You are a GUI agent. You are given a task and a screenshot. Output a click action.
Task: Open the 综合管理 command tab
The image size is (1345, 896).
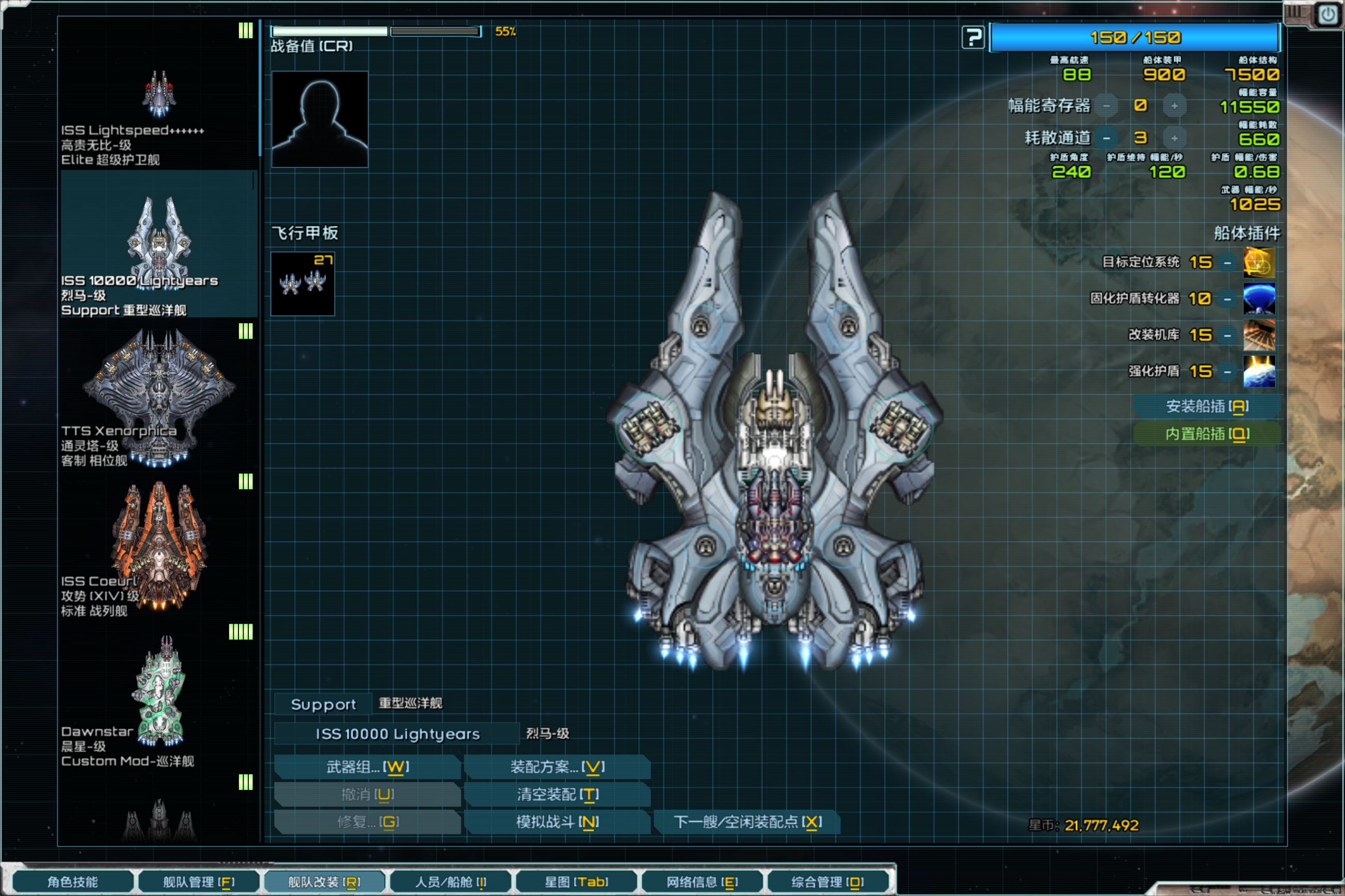pyautogui.click(x=827, y=882)
